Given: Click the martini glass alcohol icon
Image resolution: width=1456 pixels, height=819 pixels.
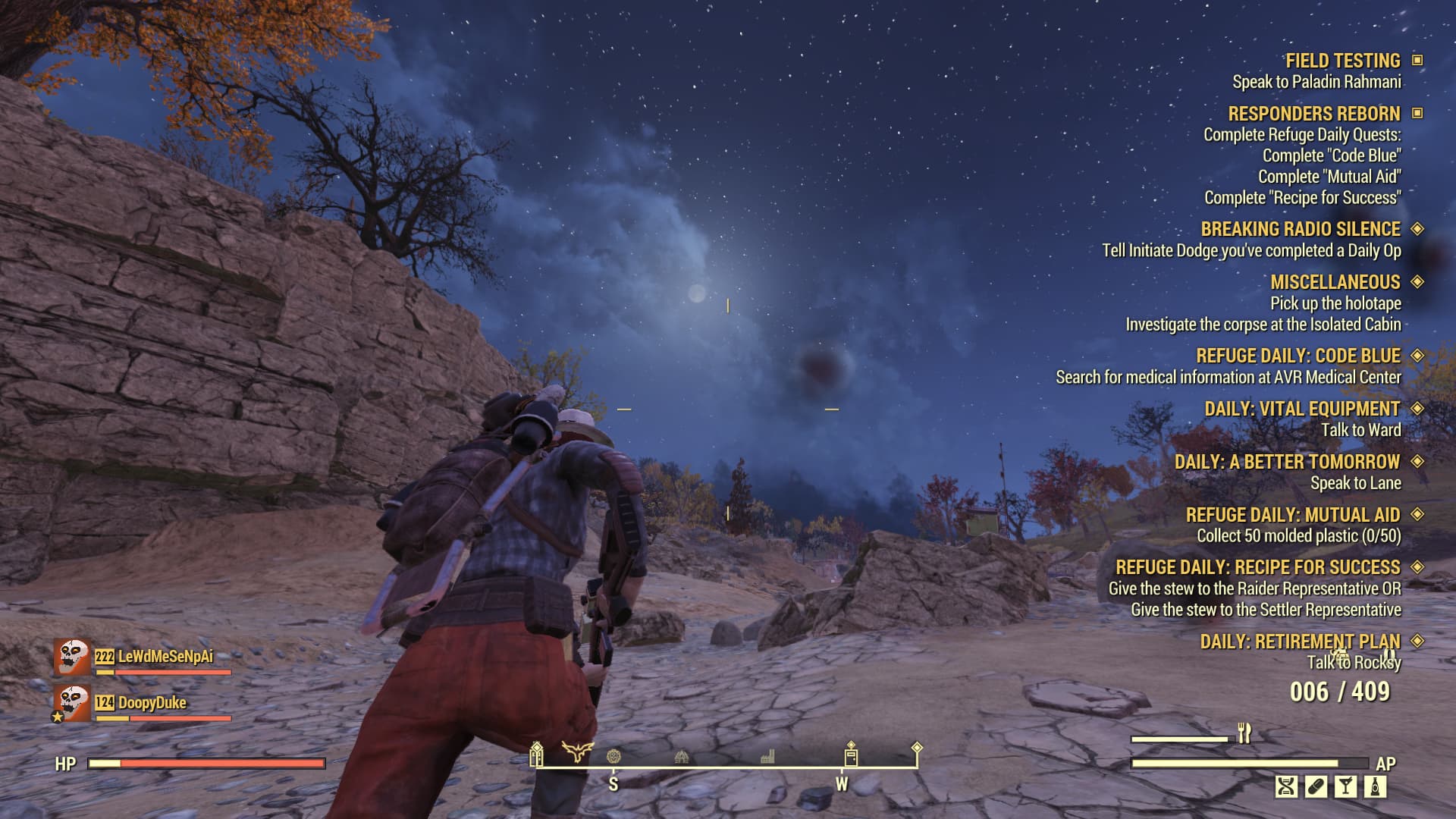Looking at the screenshot, I should pos(1347,786).
